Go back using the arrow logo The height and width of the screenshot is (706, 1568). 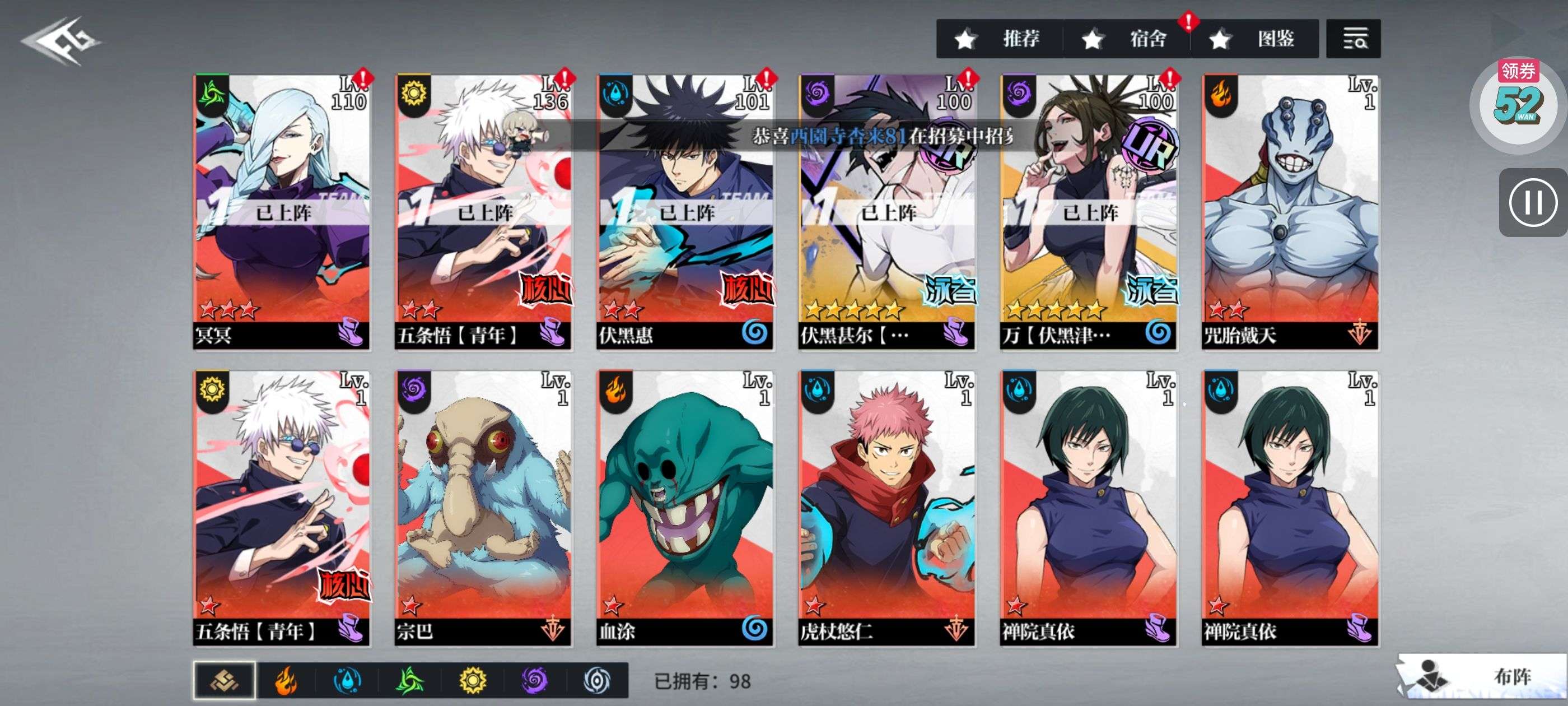tap(61, 41)
